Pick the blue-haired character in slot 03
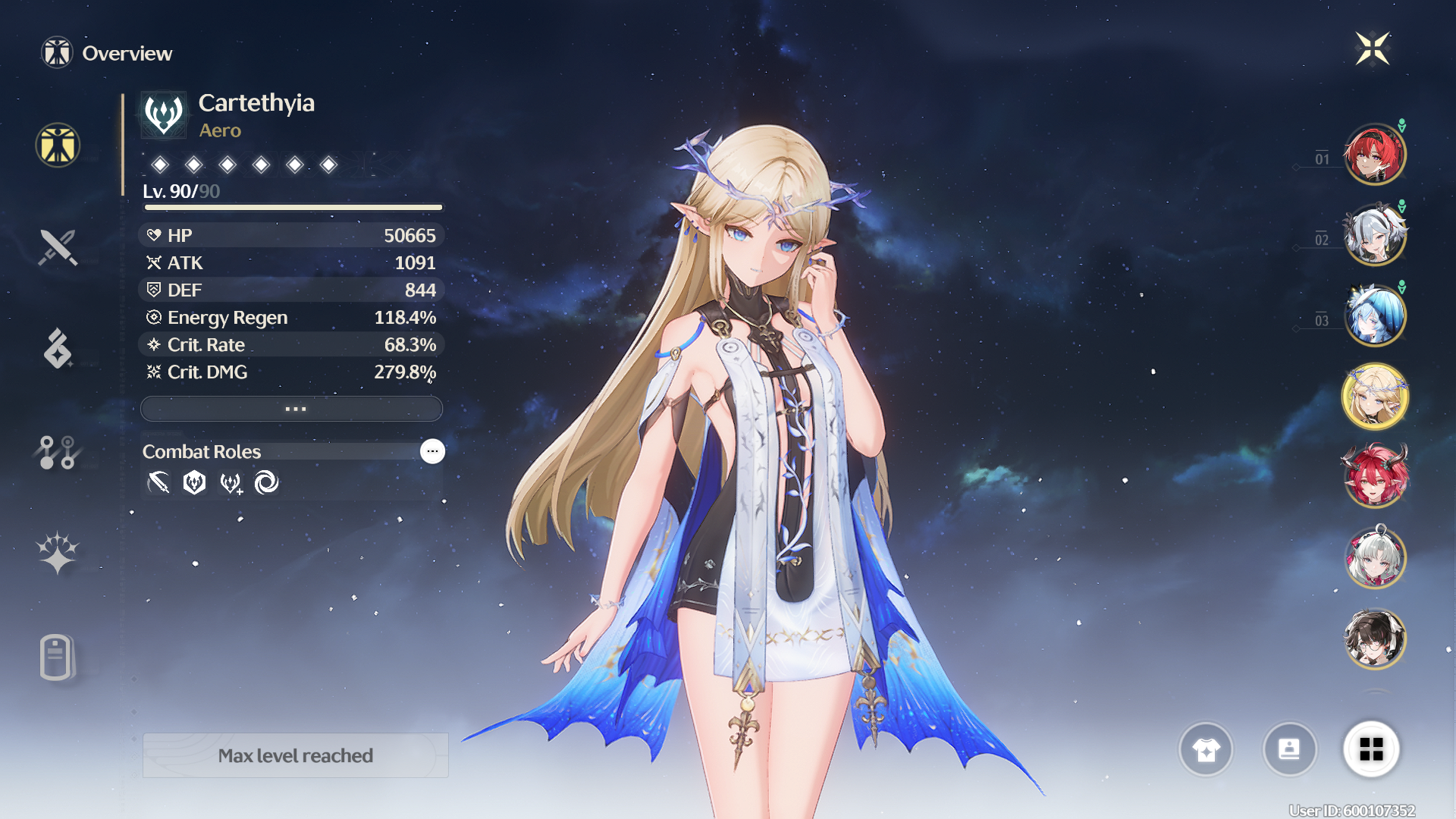This screenshot has width=1456, height=819. pyautogui.click(x=1374, y=316)
